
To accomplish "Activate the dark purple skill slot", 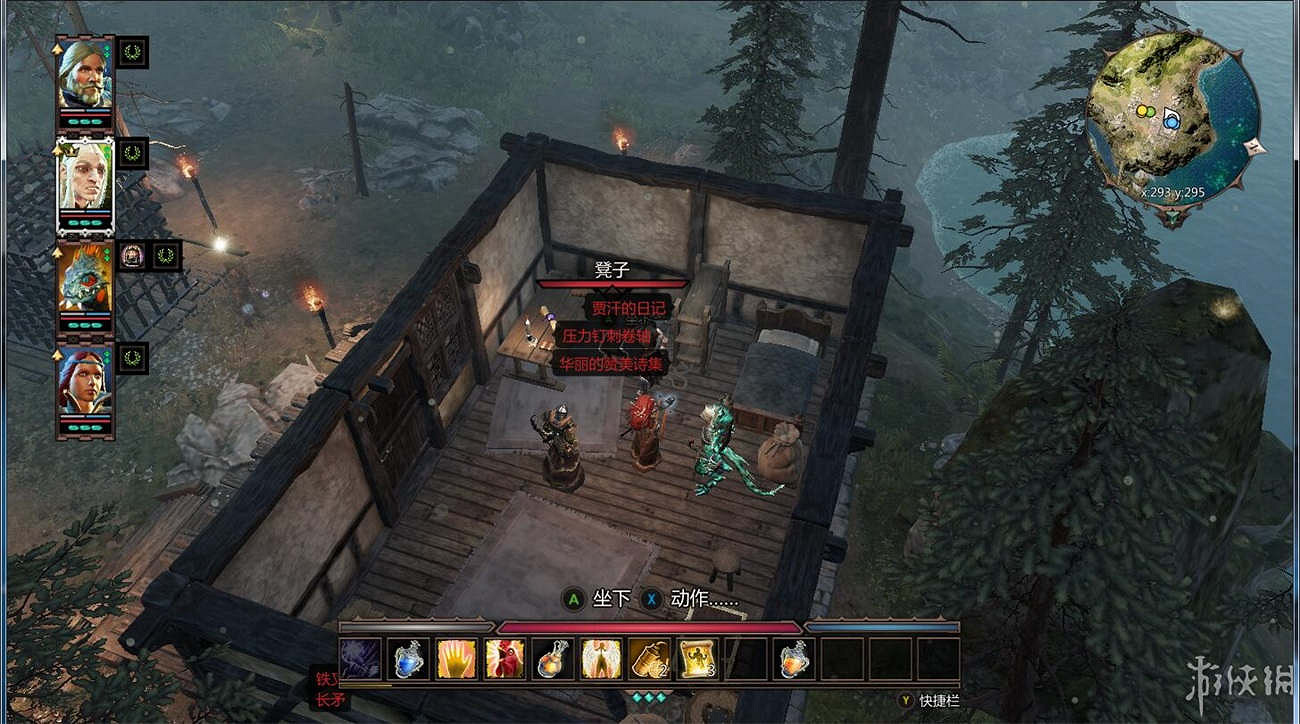I will tap(359, 659).
